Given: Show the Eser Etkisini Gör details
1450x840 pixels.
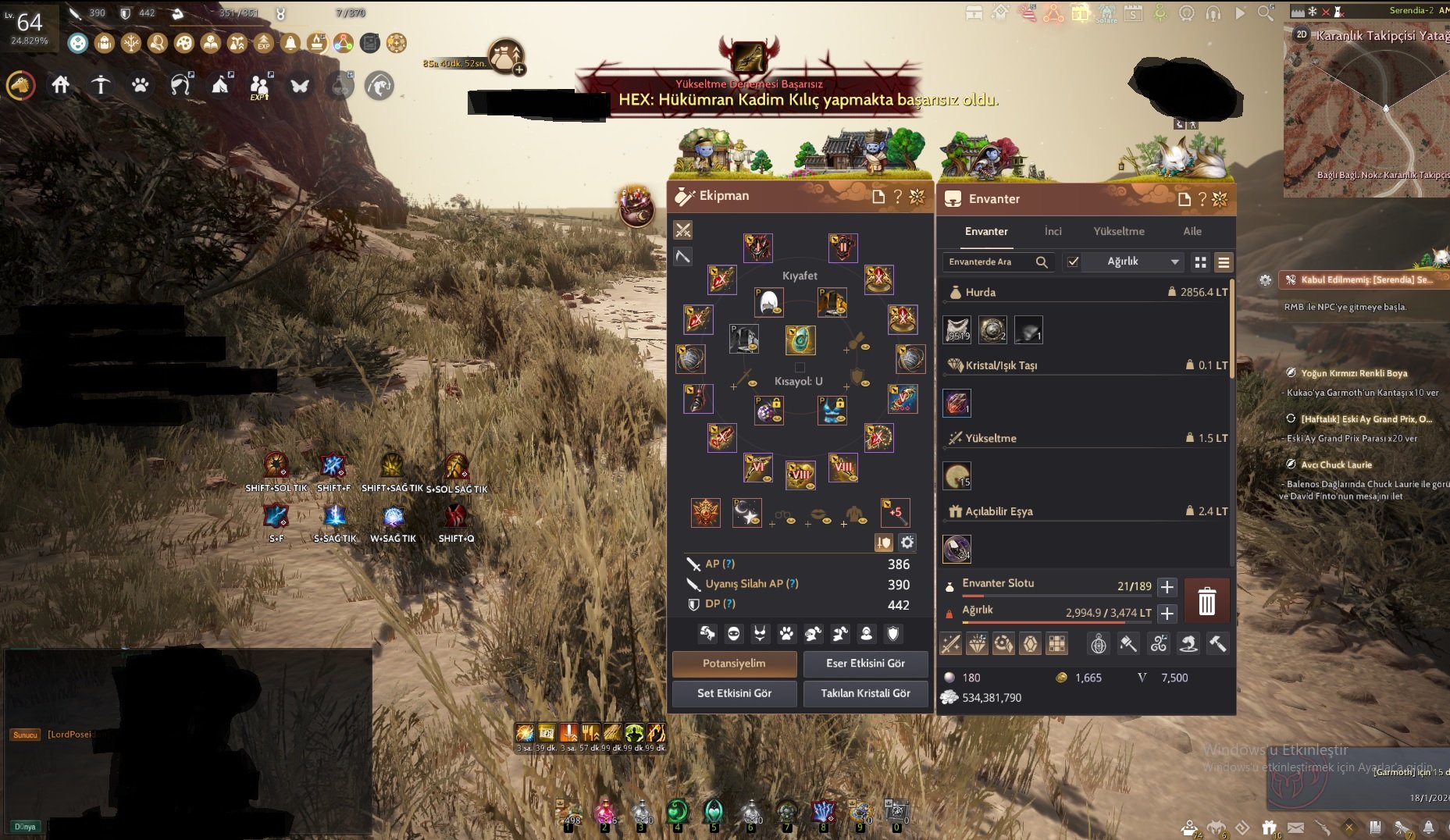Looking at the screenshot, I should [865, 664].
